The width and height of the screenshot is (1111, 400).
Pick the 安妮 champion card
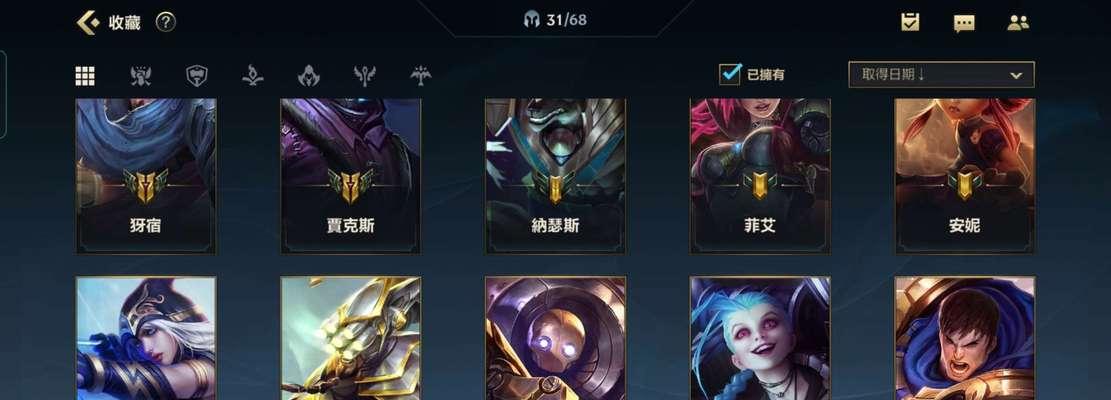point(964,175)
